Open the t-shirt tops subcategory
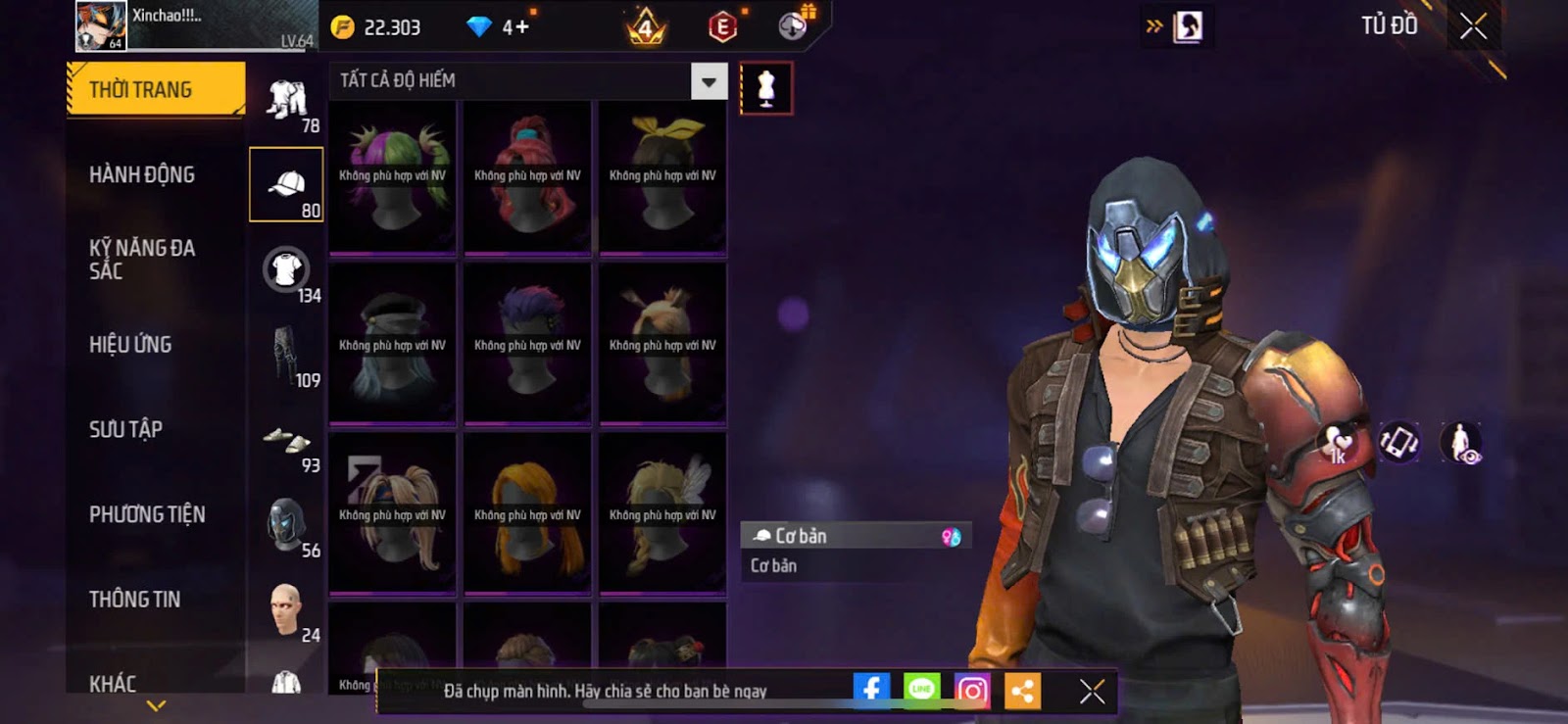 coord(286,269)
